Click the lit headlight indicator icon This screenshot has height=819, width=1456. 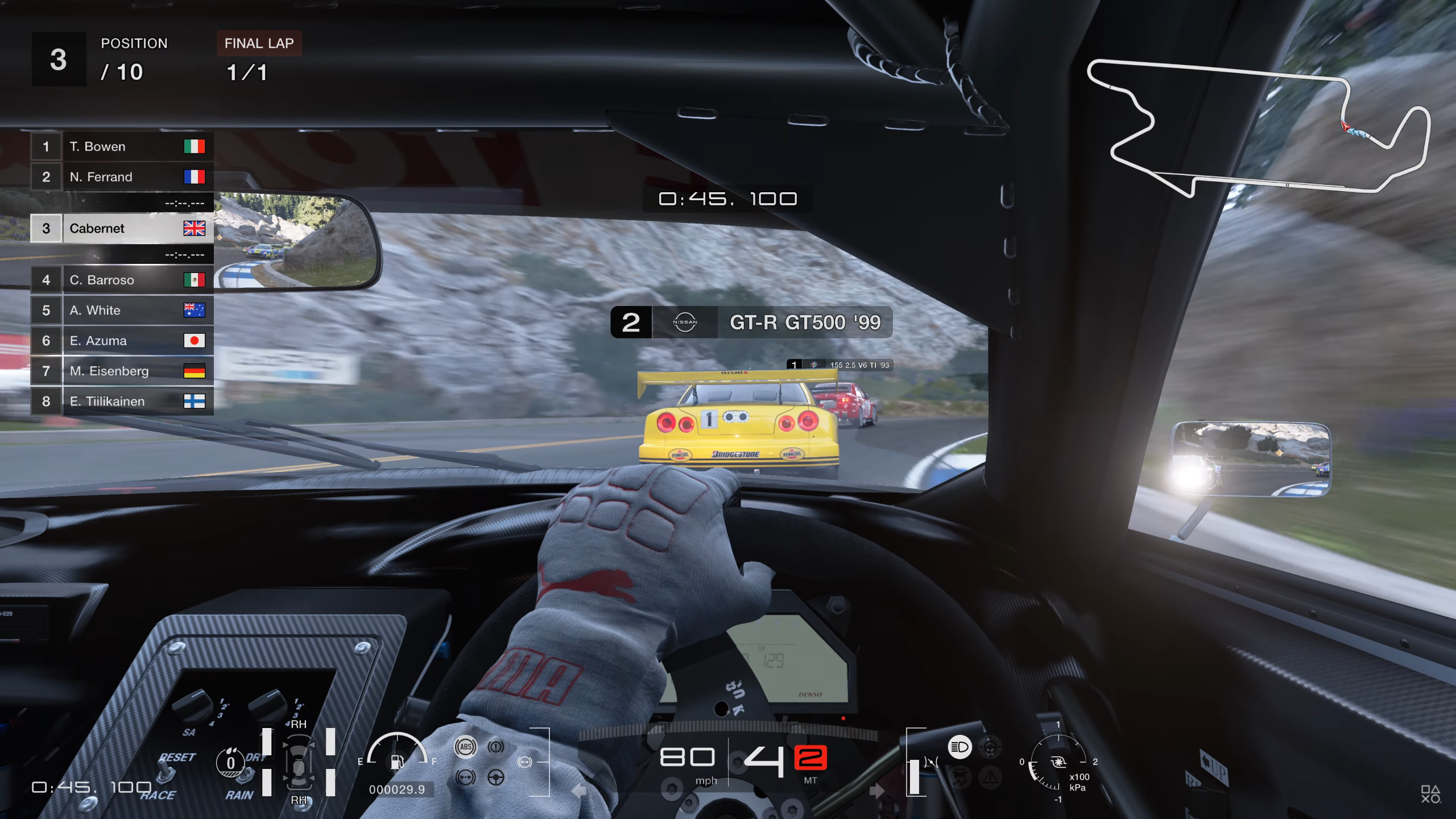[x=959, y=747]
